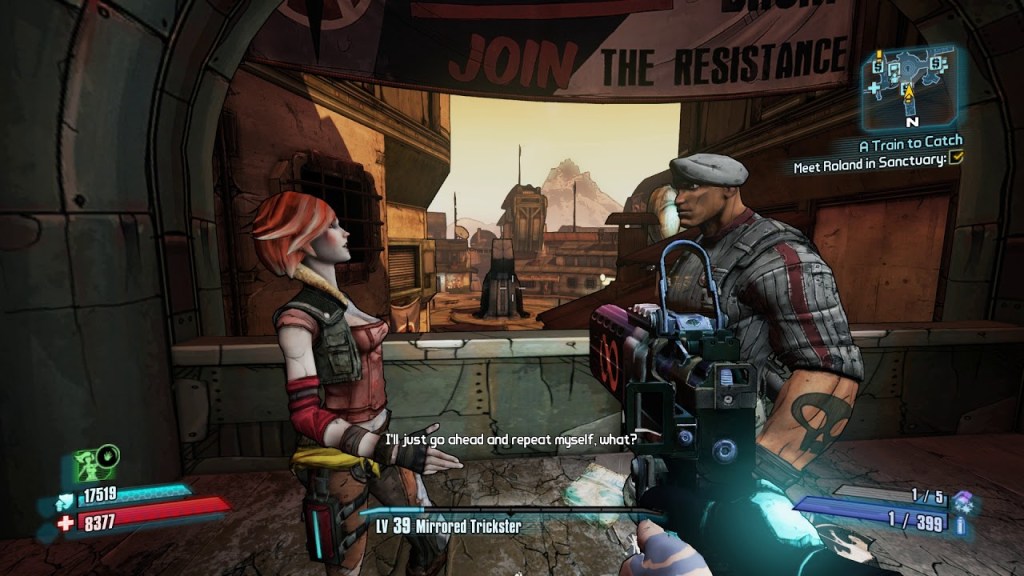Click the purple grenade icon
Image resolution: width=1024 pixels, height=576 pixels.
962,500
